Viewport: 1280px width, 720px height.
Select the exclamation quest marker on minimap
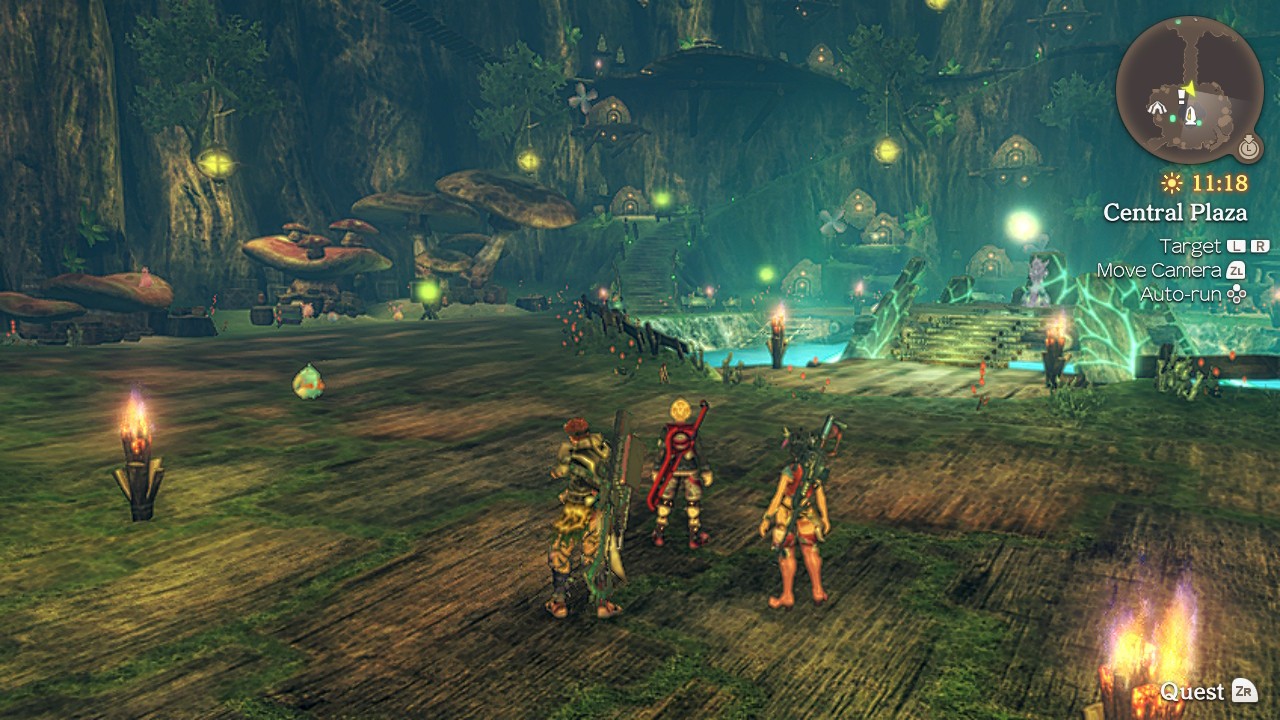(1181, 96)
